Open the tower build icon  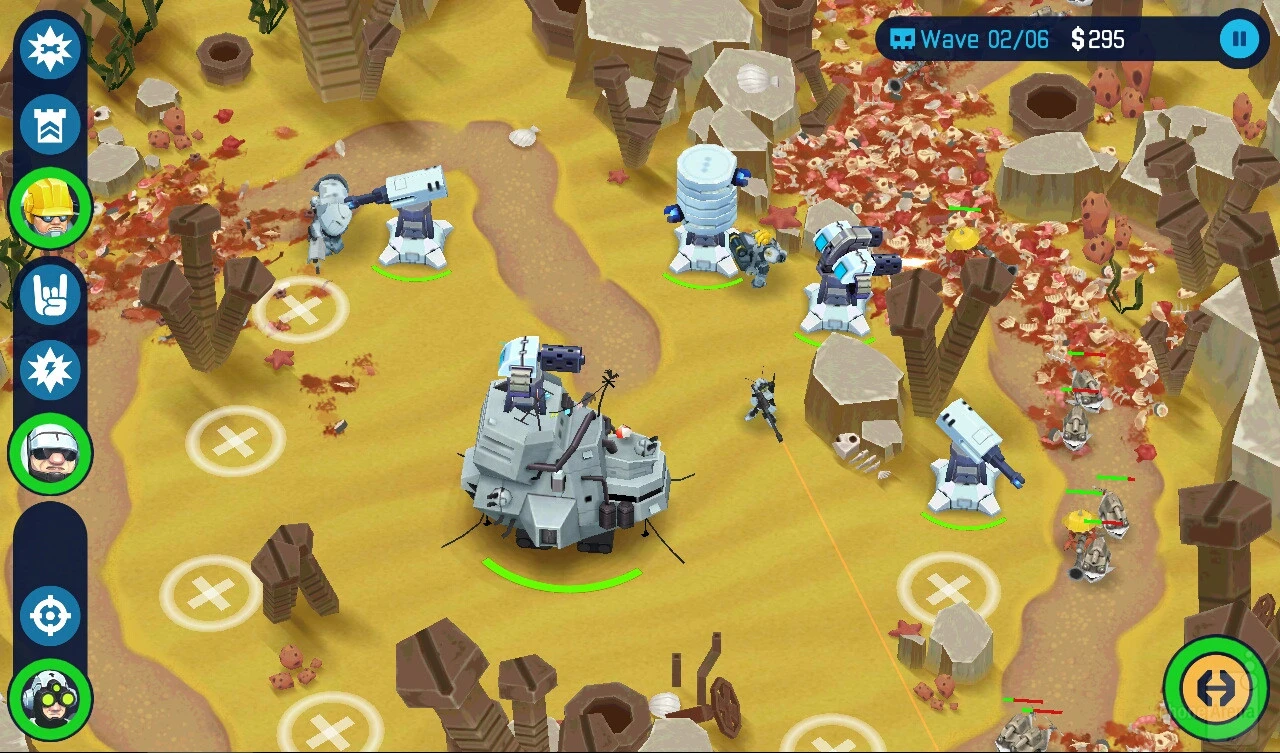coord(48,124)
